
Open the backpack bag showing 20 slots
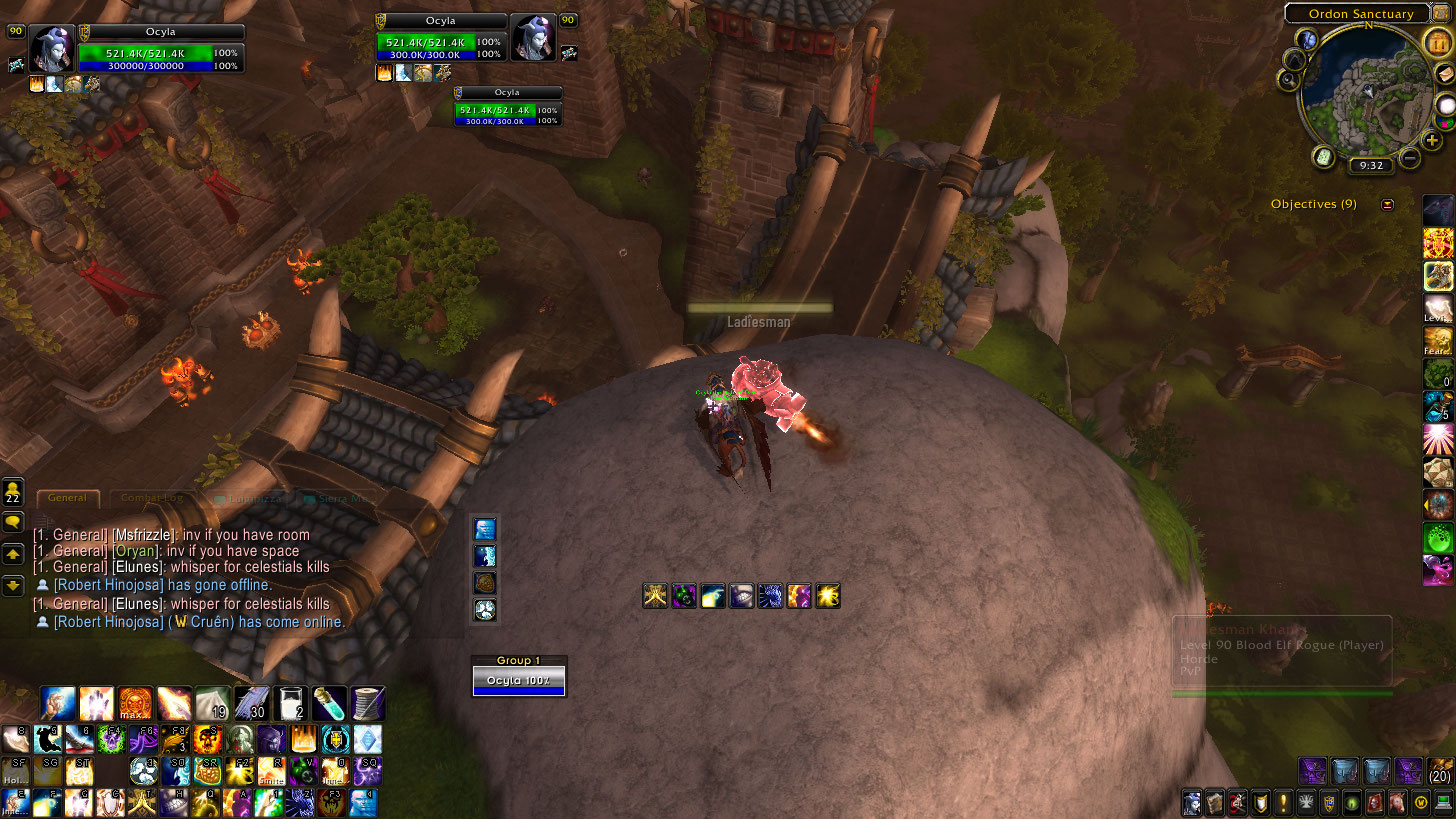click(x=1440, y=771)
